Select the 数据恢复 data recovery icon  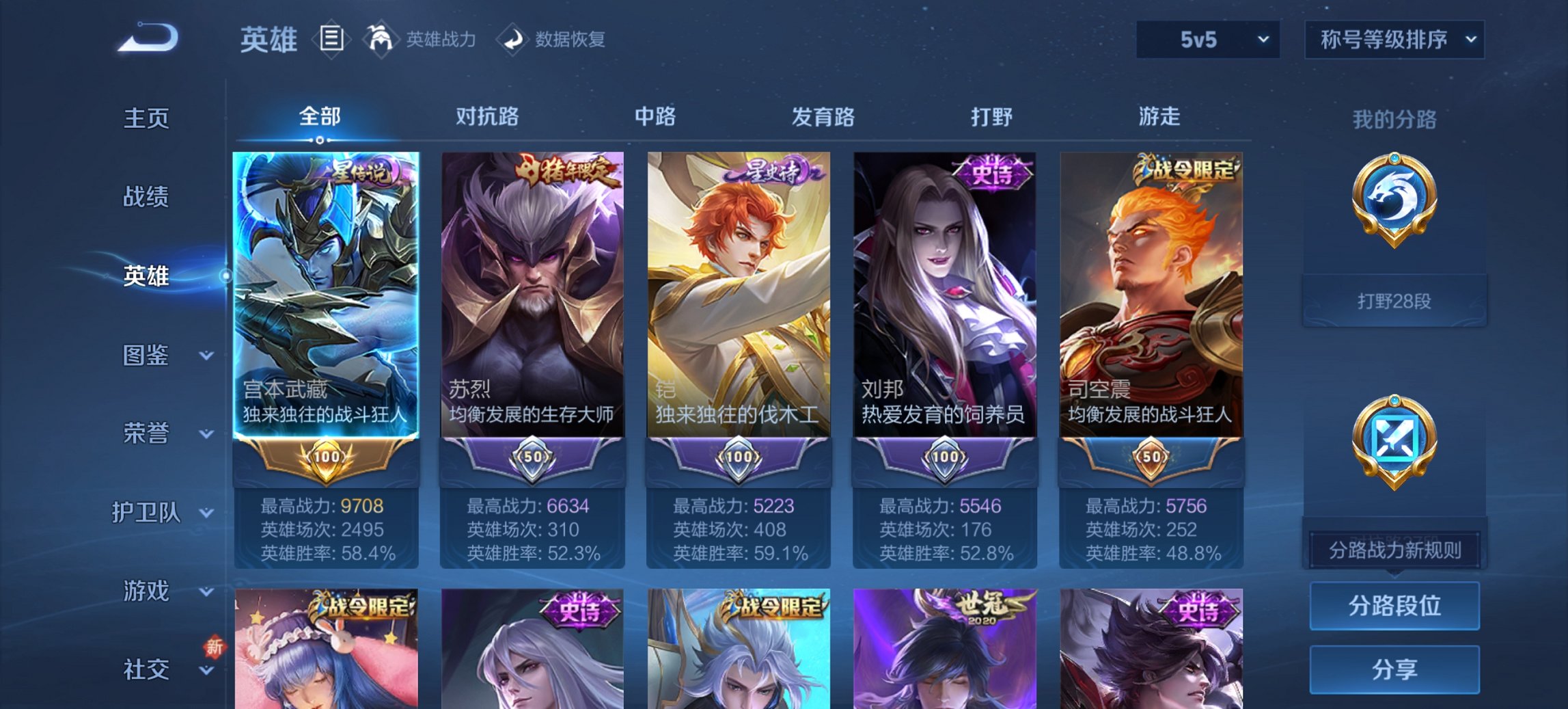coord(513,40)
